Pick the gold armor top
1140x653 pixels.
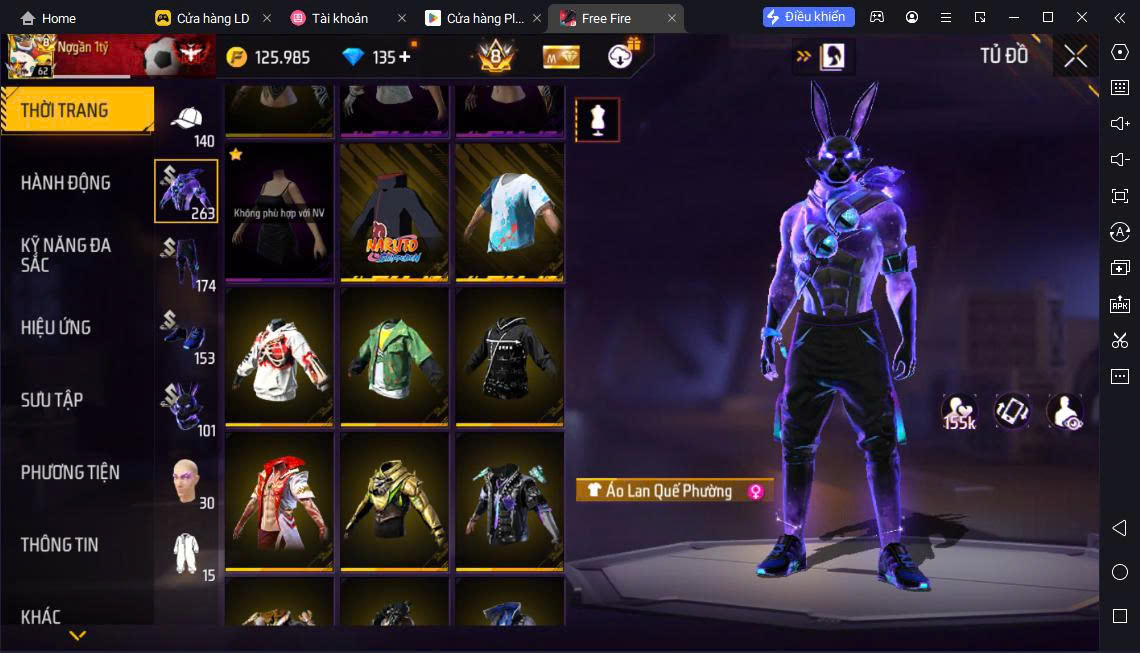[394, 500]
